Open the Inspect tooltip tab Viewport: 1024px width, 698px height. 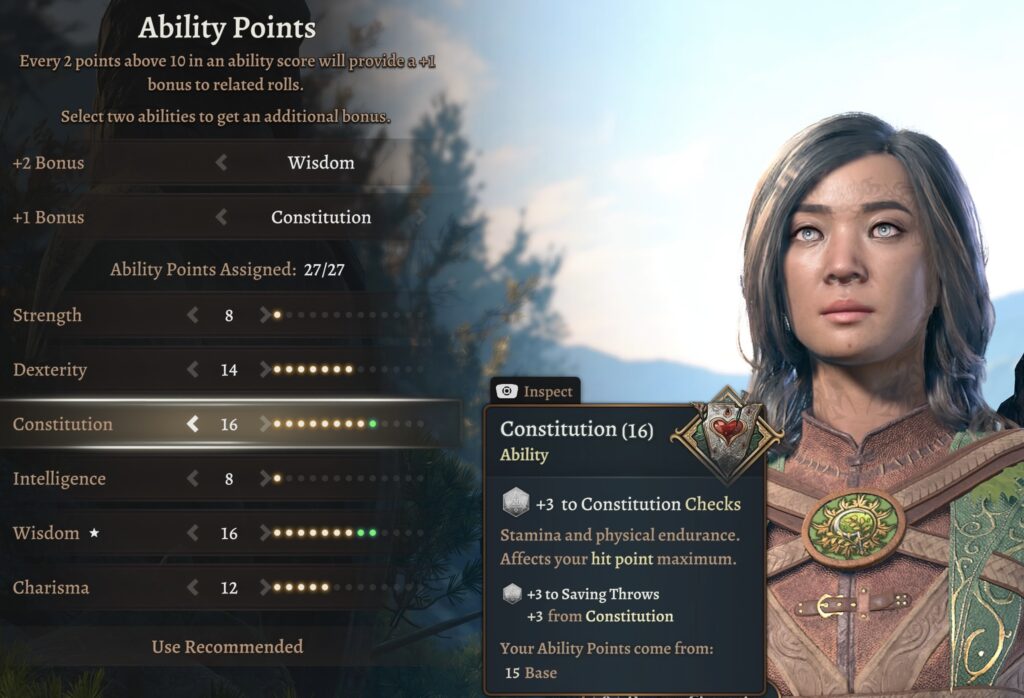pos(536,392)
